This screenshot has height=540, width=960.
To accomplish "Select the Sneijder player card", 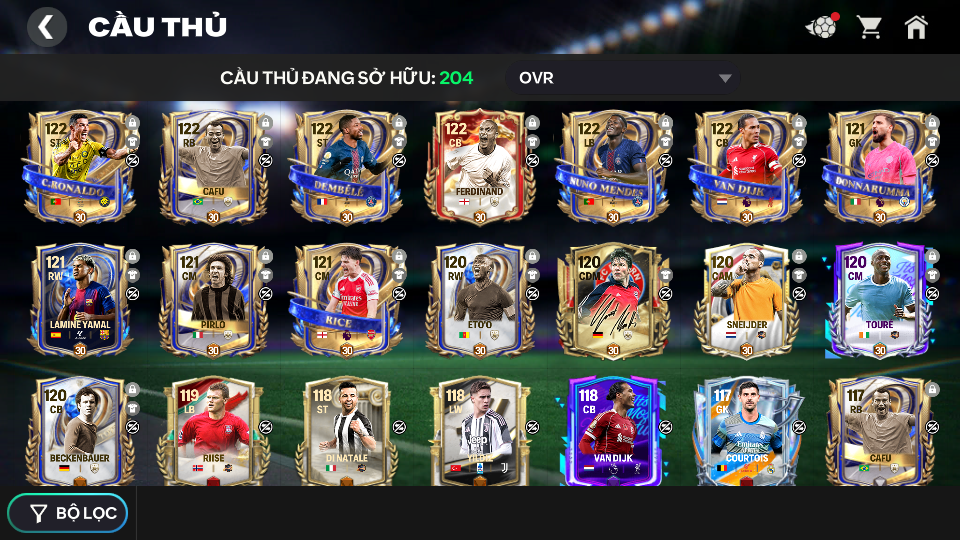I will pyautogui.click(x=746, y=298).
